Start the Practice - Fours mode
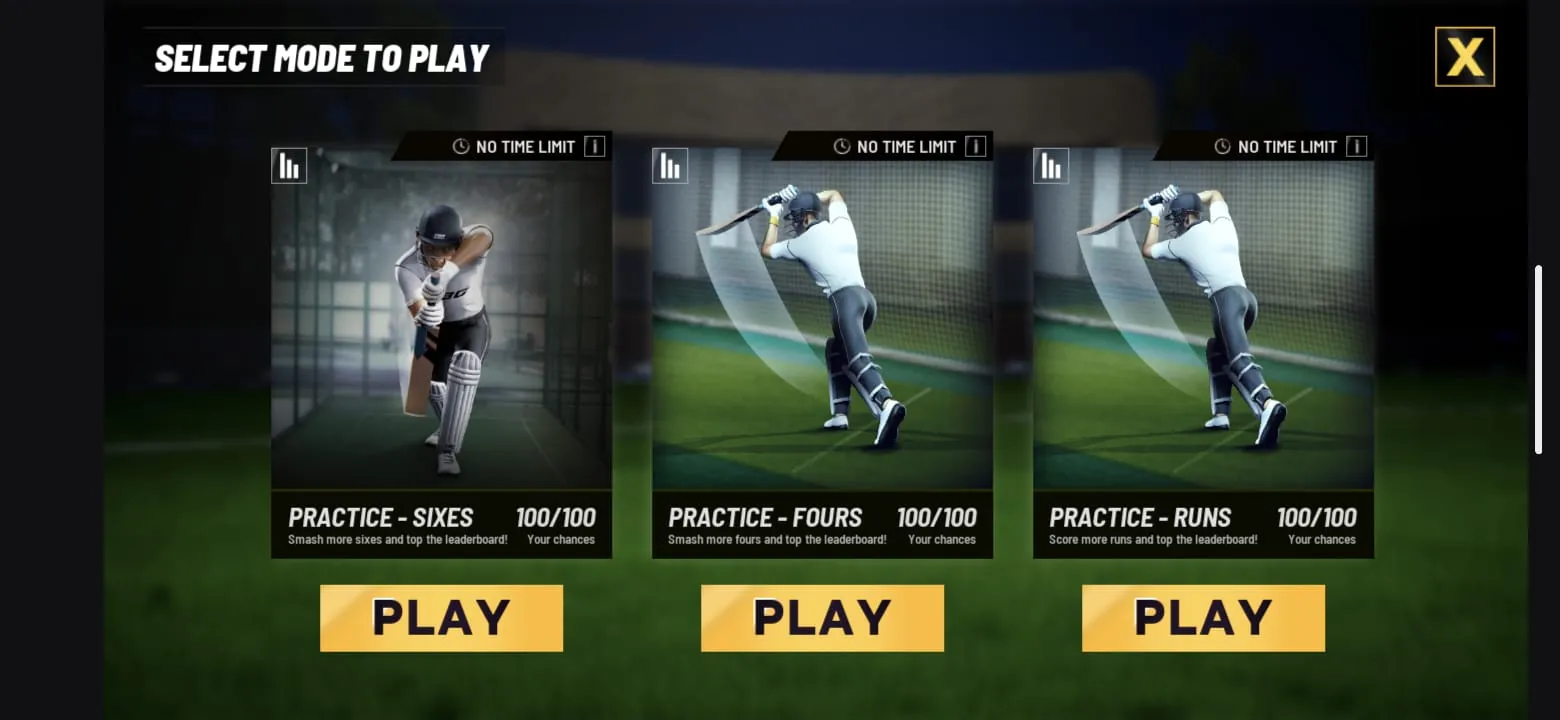 pos(822,618)
